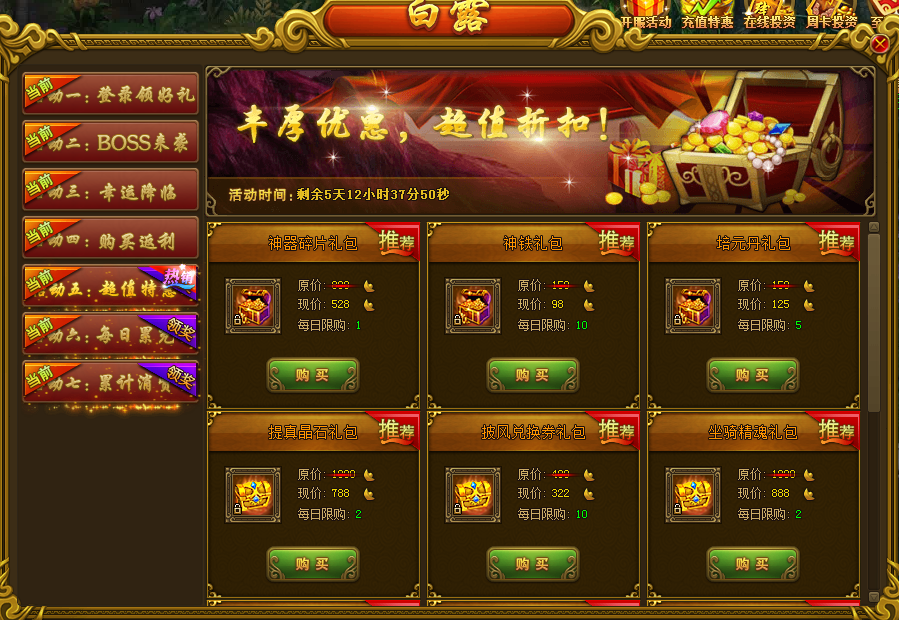Open the 在线投资 top menu icon
This screenshot has width=899, height=620.
pyautogui.click(x=769, y=14)
